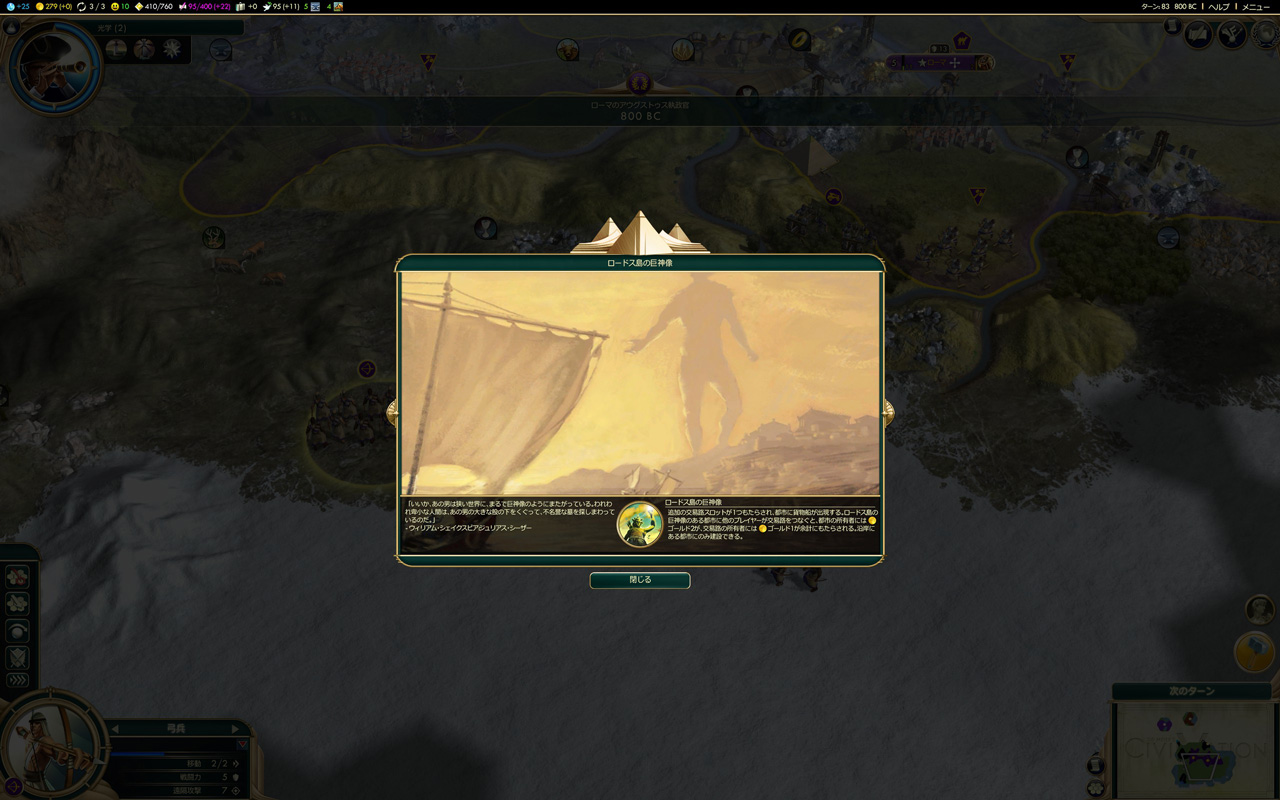Show the previous wonder with left arrow
1280x800 pixels.
click(x=392, y=411)
